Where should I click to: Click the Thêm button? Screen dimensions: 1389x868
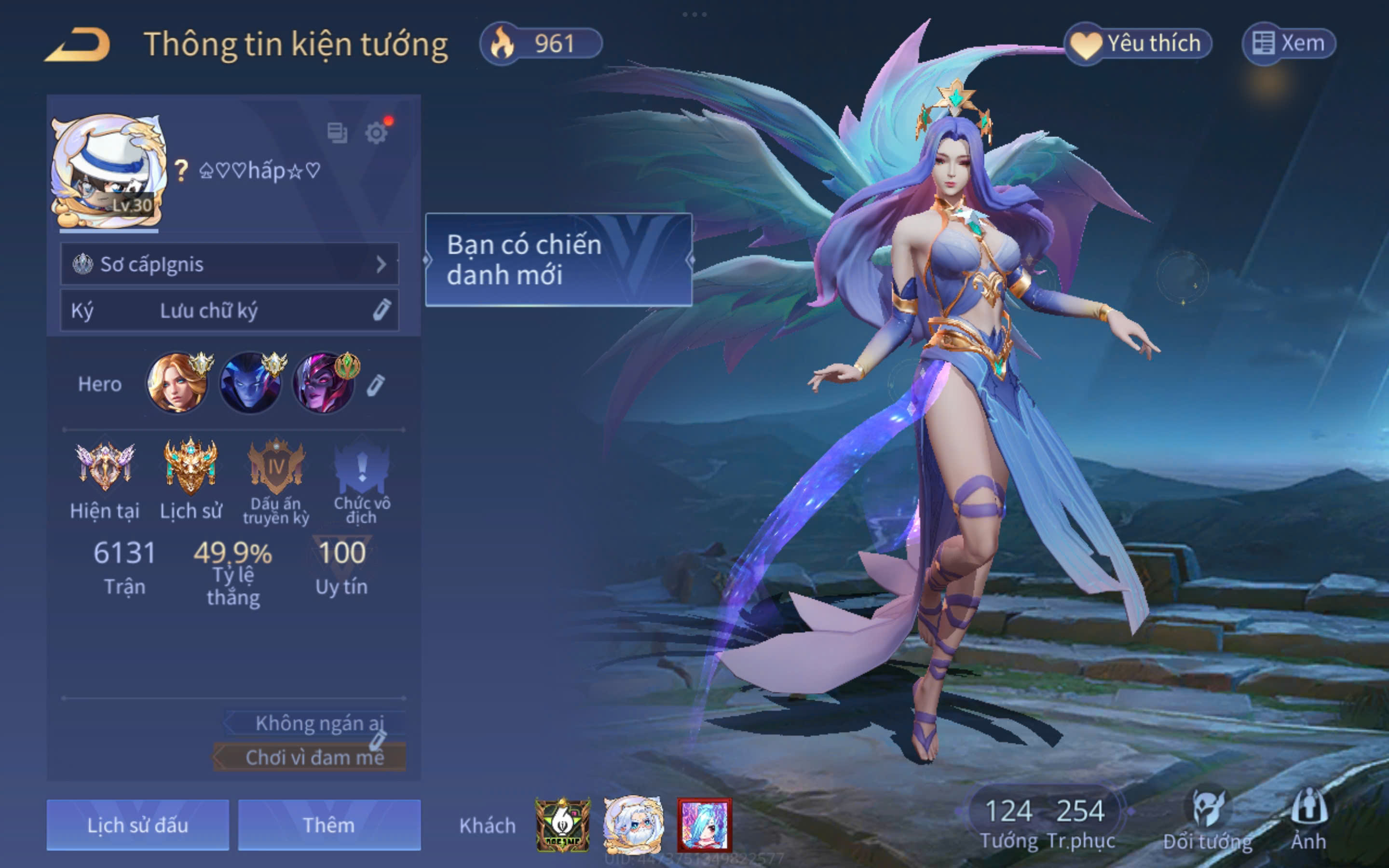329,825
